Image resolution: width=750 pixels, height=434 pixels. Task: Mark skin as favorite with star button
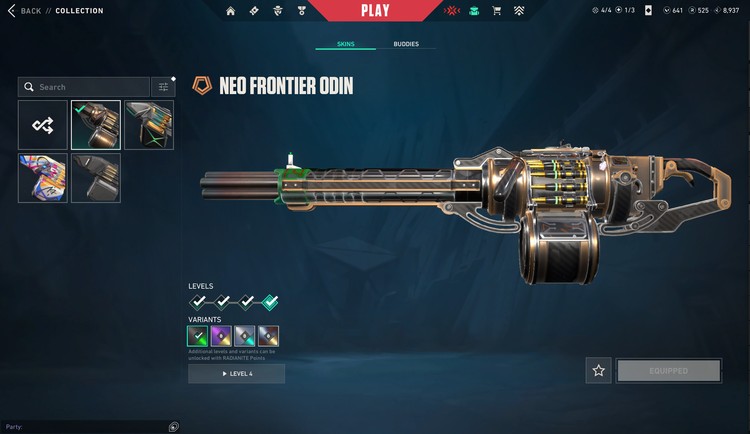598,370
